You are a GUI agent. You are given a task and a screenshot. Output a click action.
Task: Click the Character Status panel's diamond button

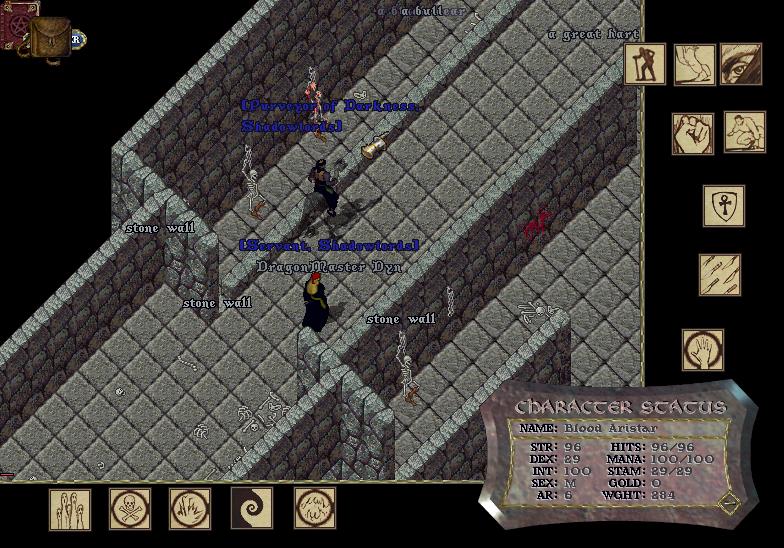point(731,502)
